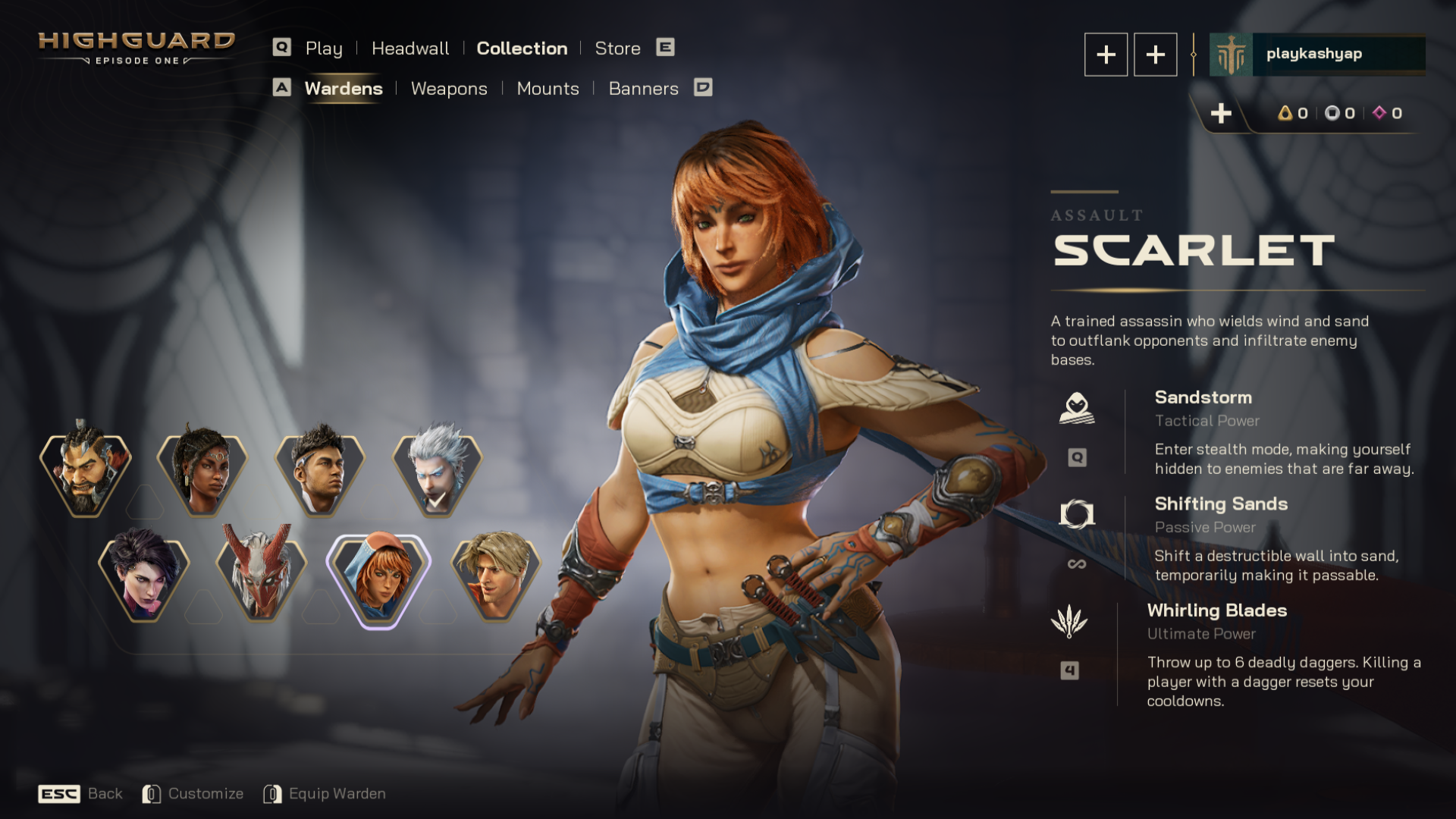Viewport: 1456px width, 819px height.
Task: Click the plus icon next to currencies
Action: tap(1222, 114)
